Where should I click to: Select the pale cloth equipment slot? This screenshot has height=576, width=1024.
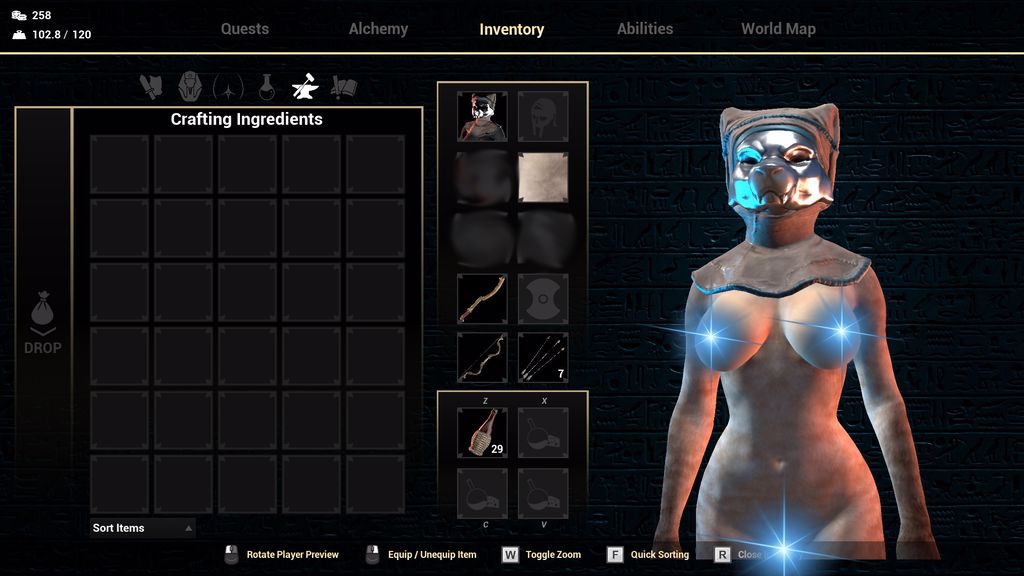click(x=543, y=178)
